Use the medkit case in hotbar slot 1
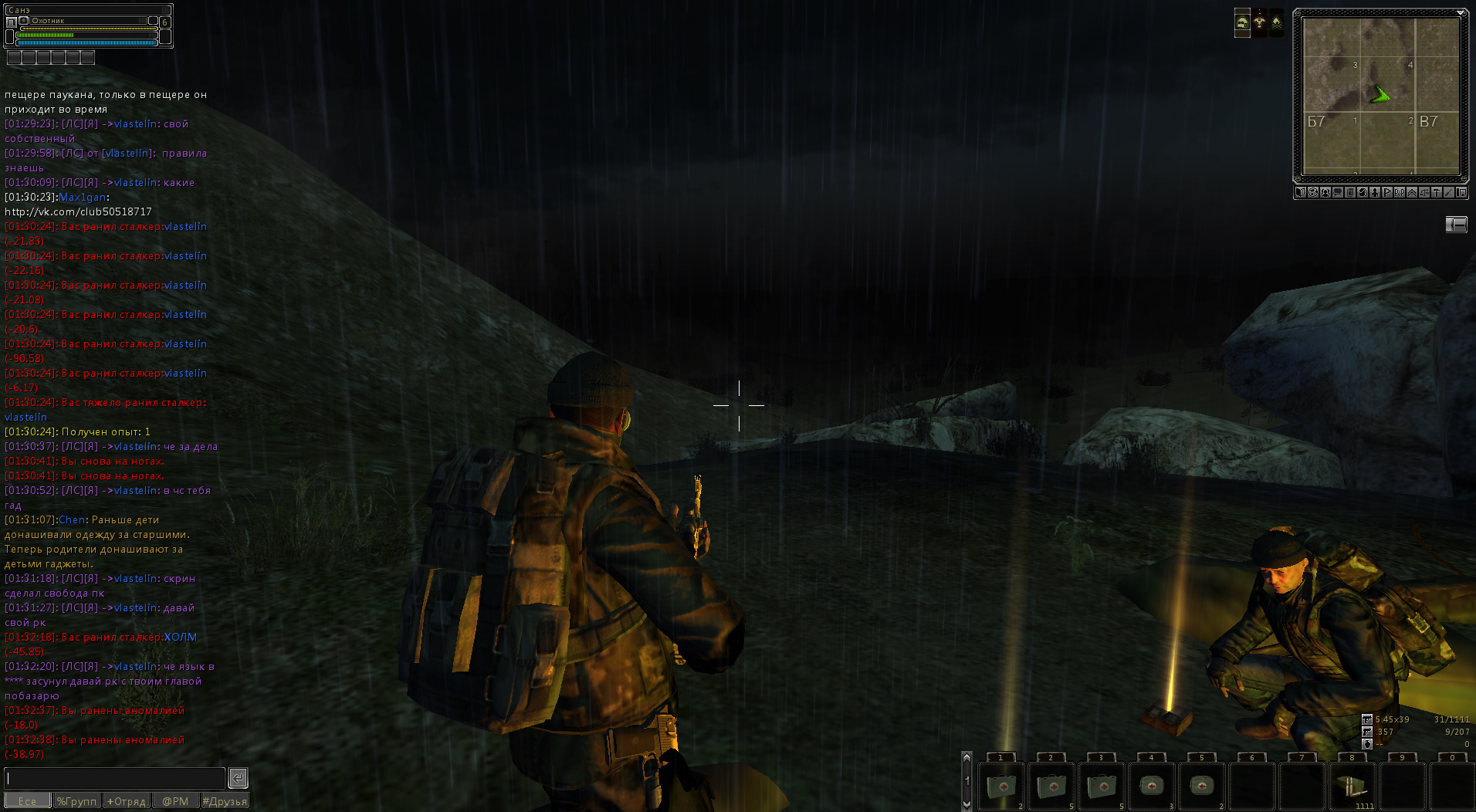 click(1001, 787)
